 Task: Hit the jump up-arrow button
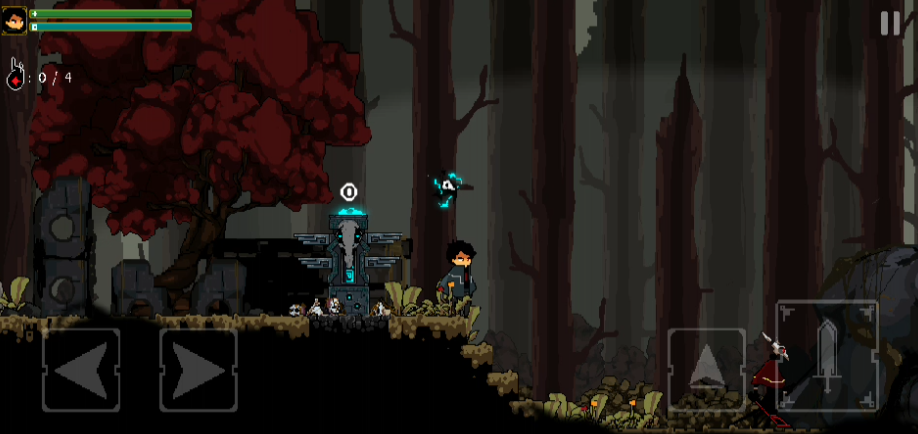(706, 368)
